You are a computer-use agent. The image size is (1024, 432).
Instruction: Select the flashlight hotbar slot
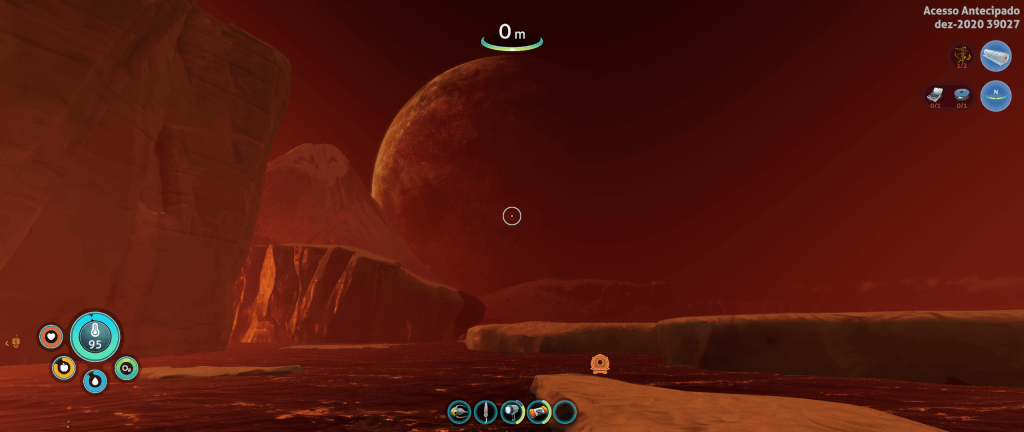click(512, 411)
